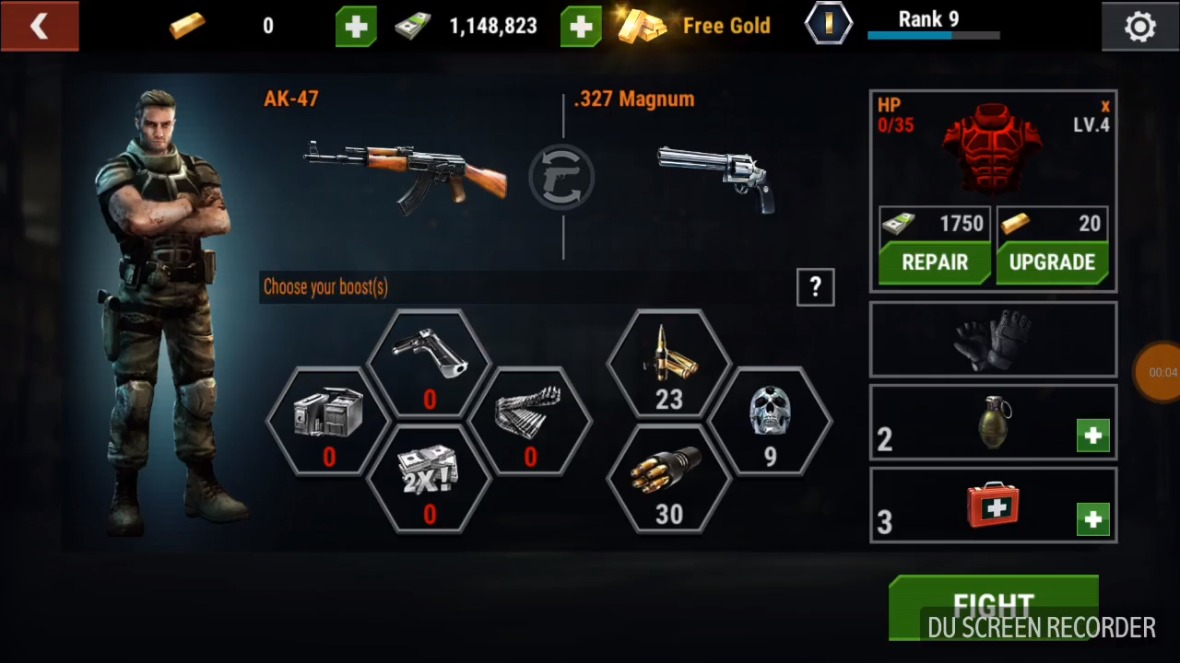The image size is (1180, 663).
Task: Choose the ammo crate boost hexagon
Action: pos(328,420)
